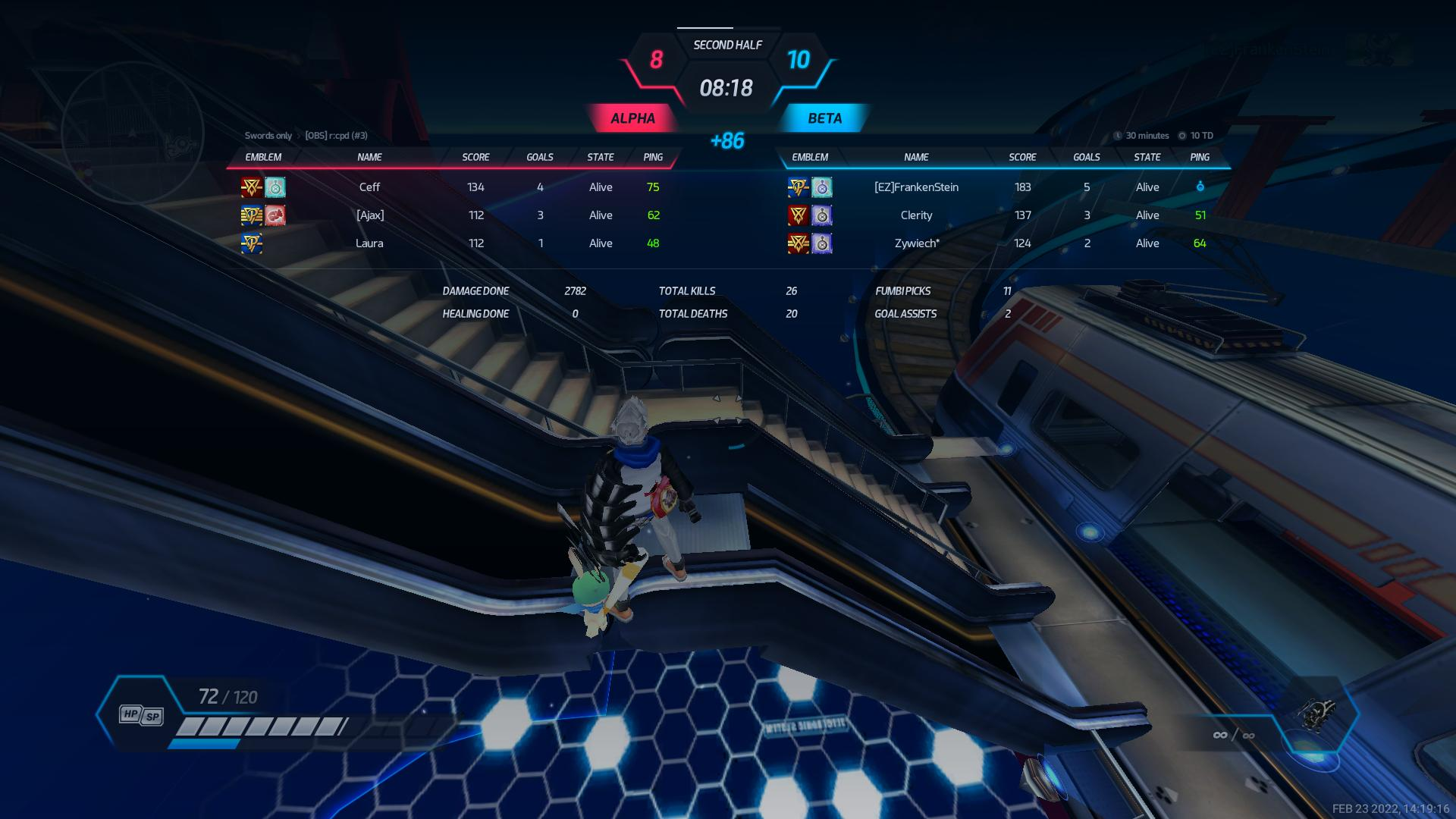This screenshot has width=1456, height=819.
Task: Choose the [Ajax] player row
Action: coord(370,215)
